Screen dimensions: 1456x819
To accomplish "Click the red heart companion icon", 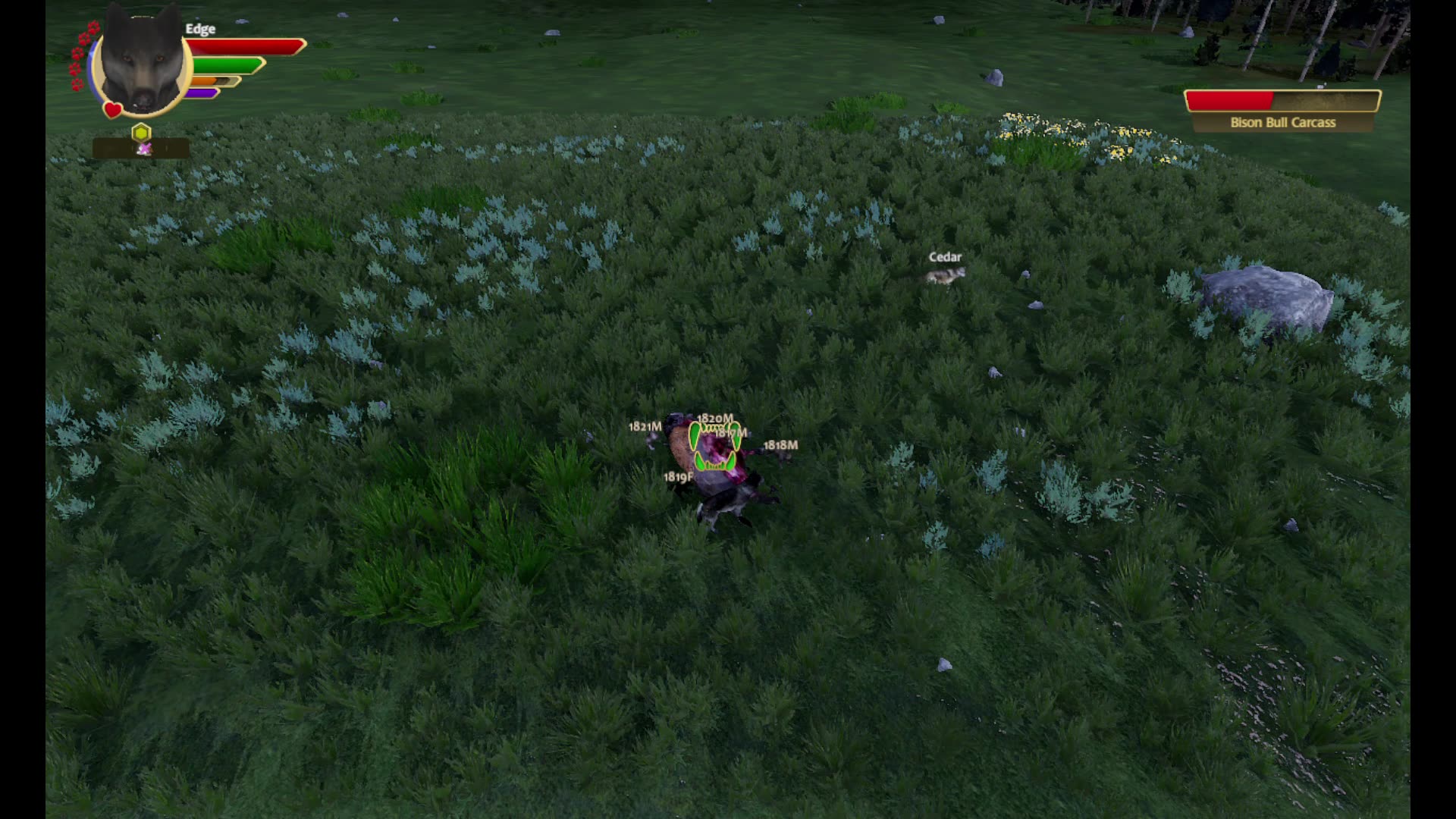I will [112, 109].
